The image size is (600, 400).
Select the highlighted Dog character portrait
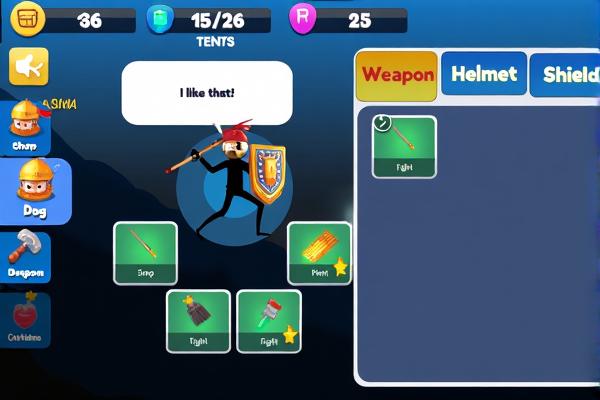point(35,190)
